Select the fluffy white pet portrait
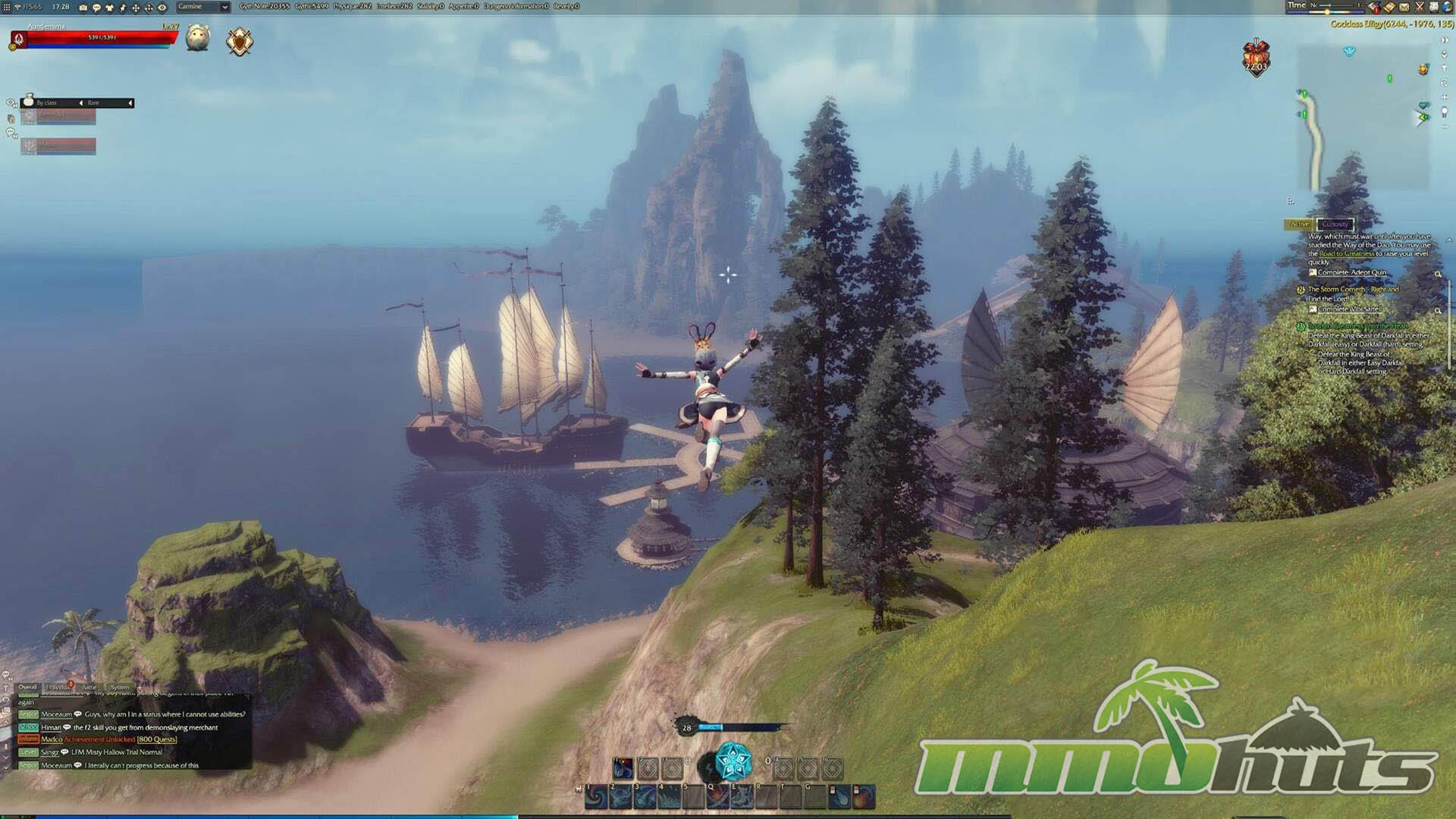1456x819 pixels. point(198,38)
